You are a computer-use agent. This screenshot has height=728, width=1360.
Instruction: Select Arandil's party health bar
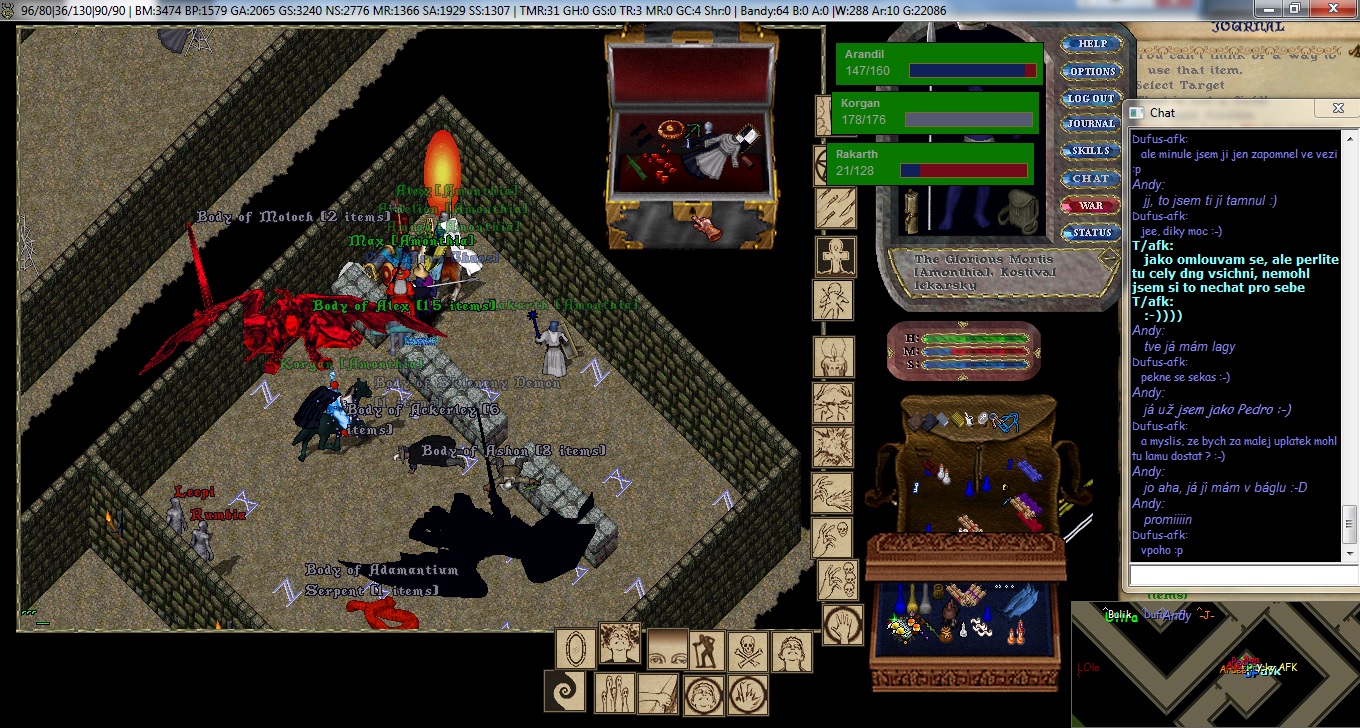[x=939, y=63]
